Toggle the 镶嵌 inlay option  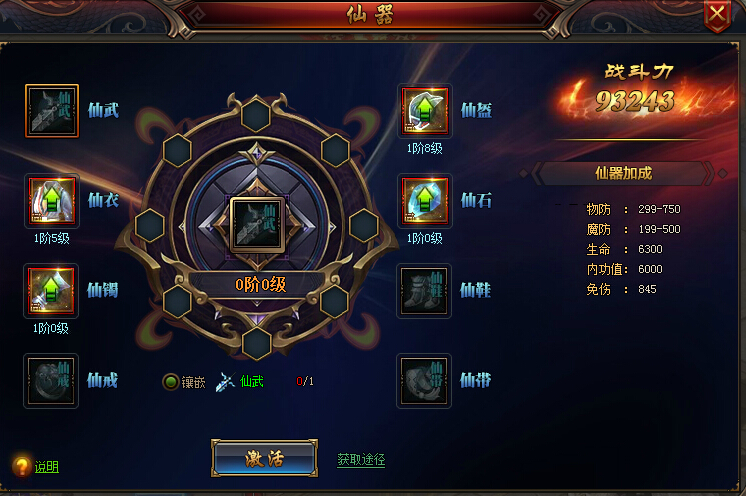coord(171,381)
